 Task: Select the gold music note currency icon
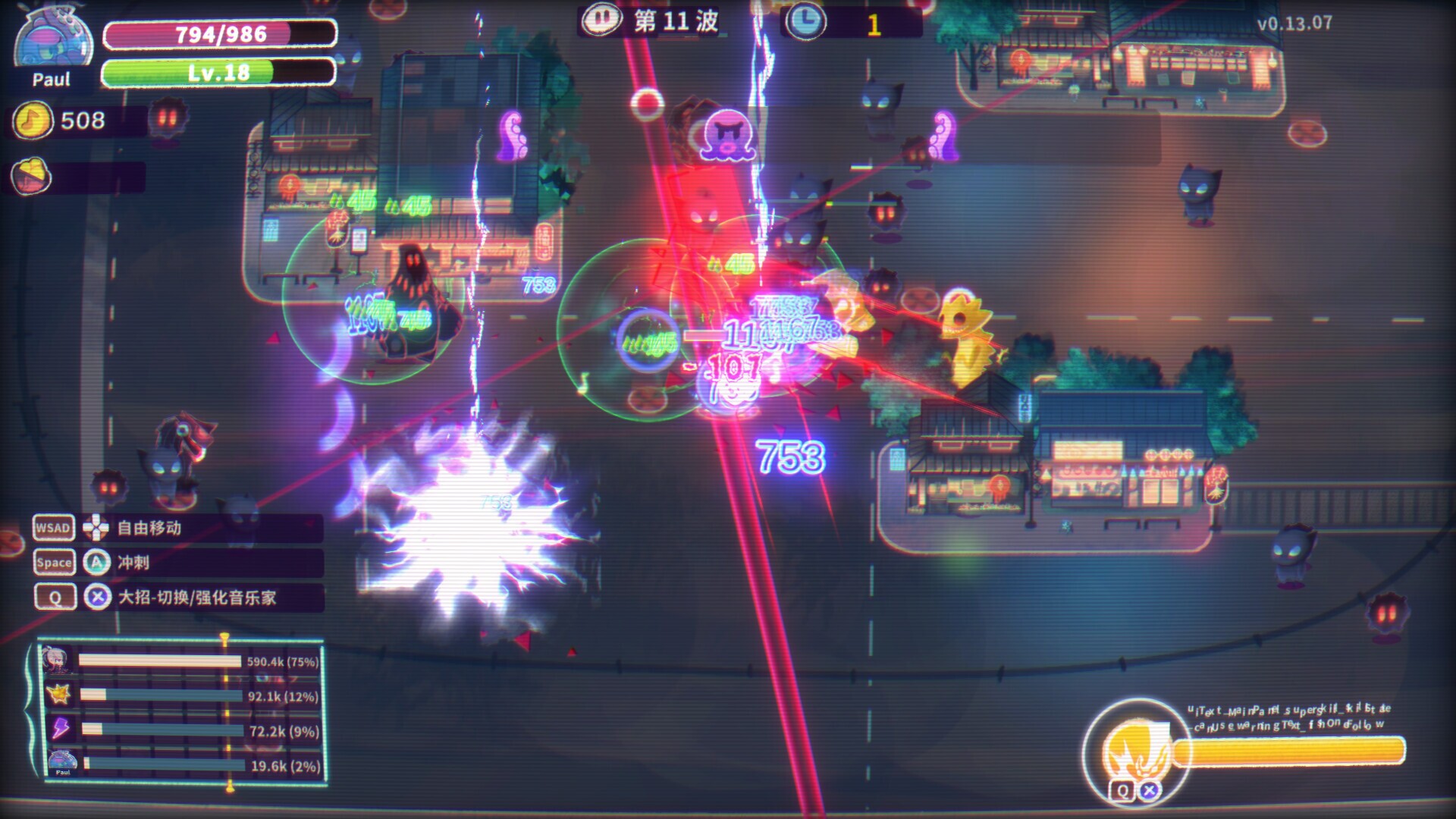[x=33, y=121]
